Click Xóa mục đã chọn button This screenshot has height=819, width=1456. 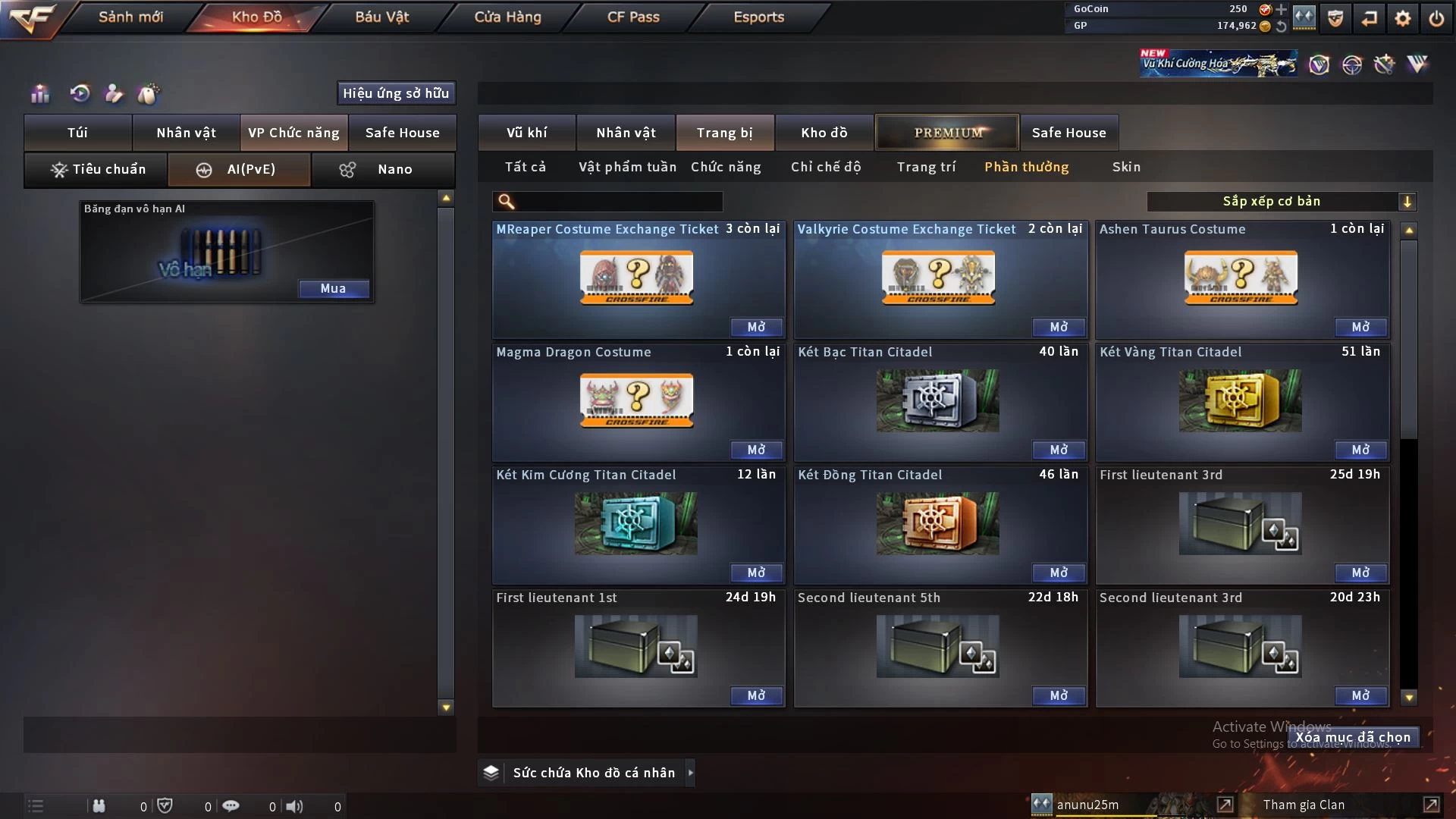point(1353,737)
